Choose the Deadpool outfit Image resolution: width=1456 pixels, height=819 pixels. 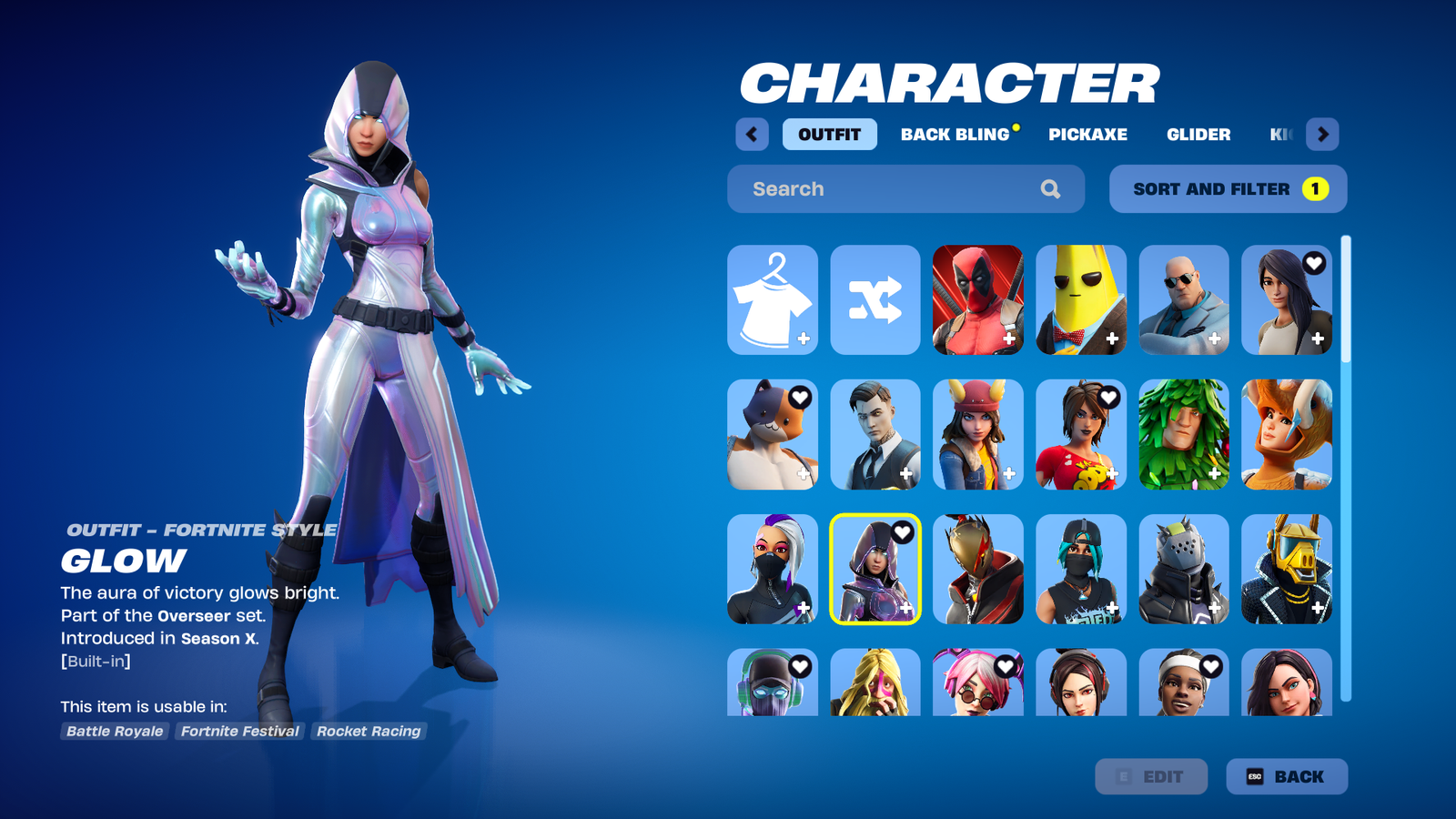coord(978,299)
